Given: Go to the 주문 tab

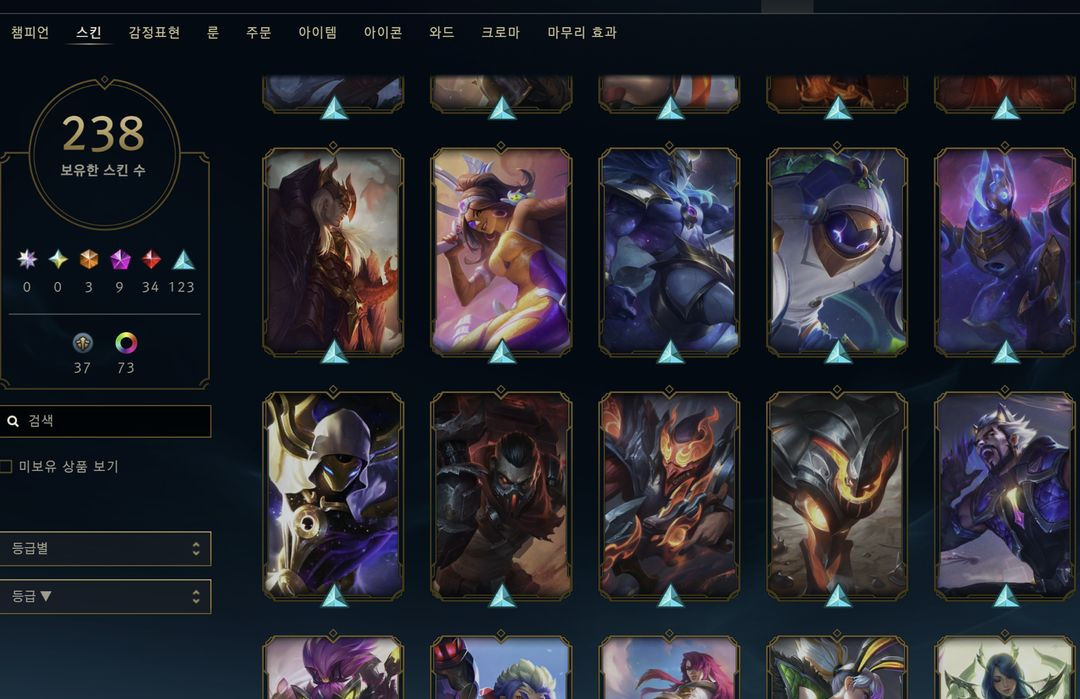Looking at the screenshot, I should [259, 33].
